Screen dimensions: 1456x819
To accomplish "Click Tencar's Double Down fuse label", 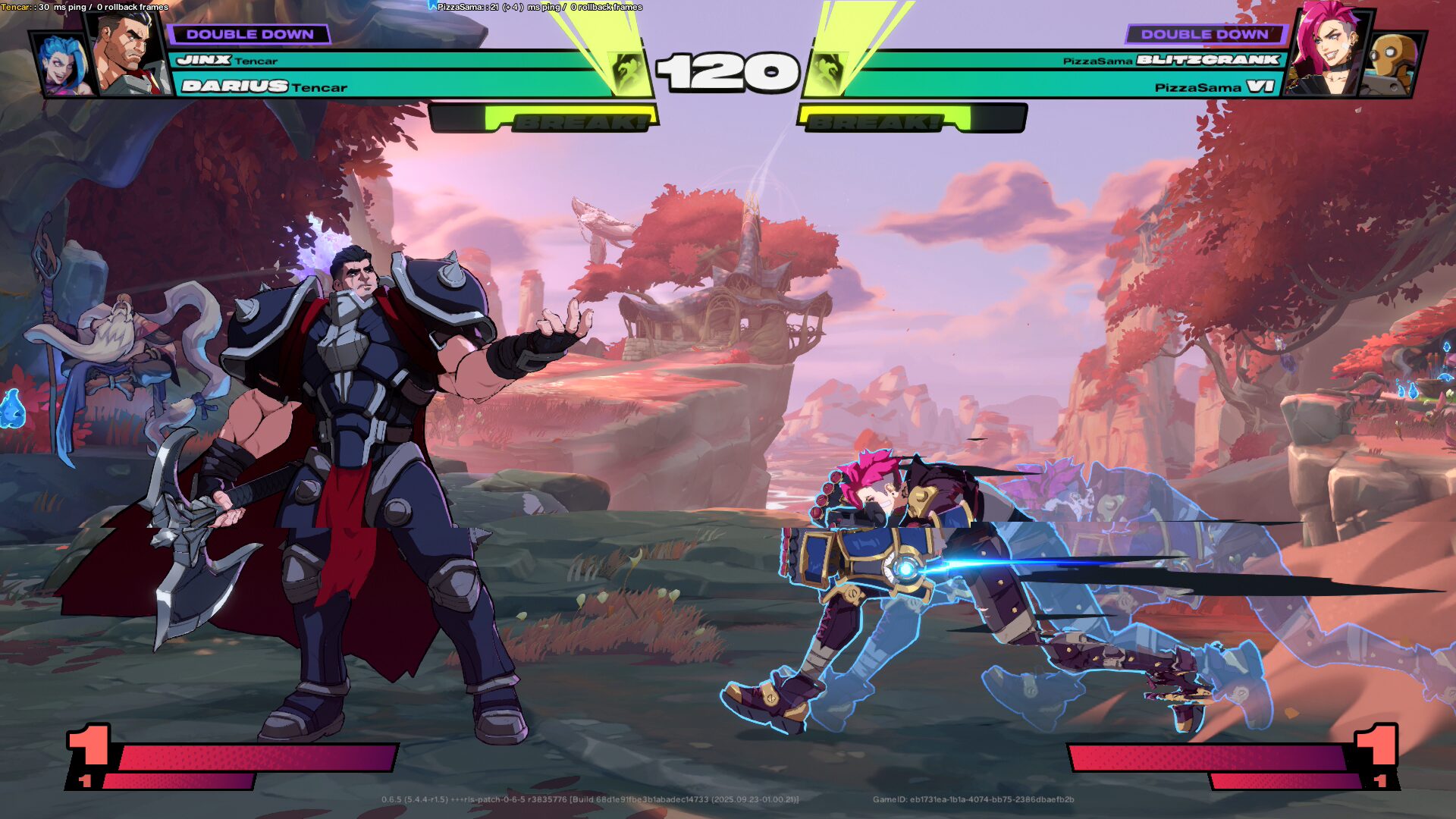I will (249, 34).
